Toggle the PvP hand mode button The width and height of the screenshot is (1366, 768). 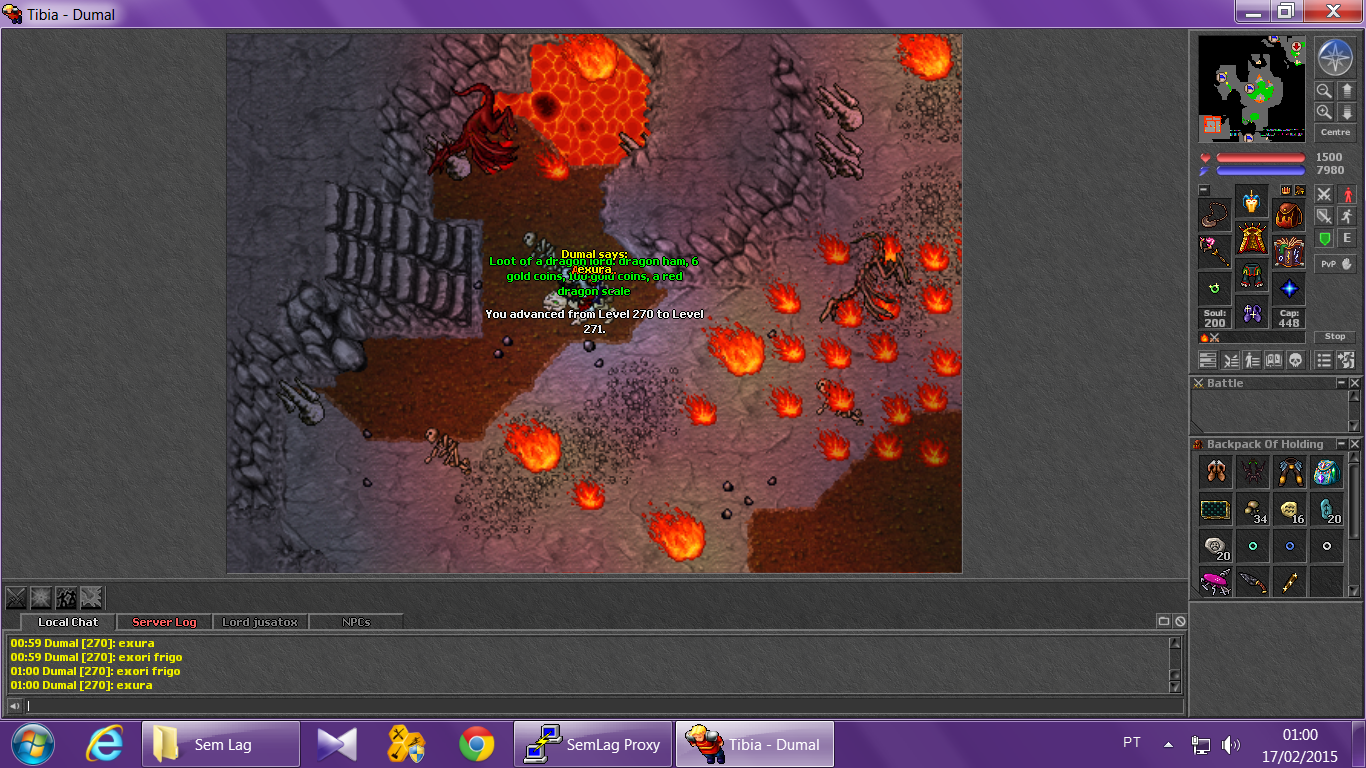[1335, 264]
